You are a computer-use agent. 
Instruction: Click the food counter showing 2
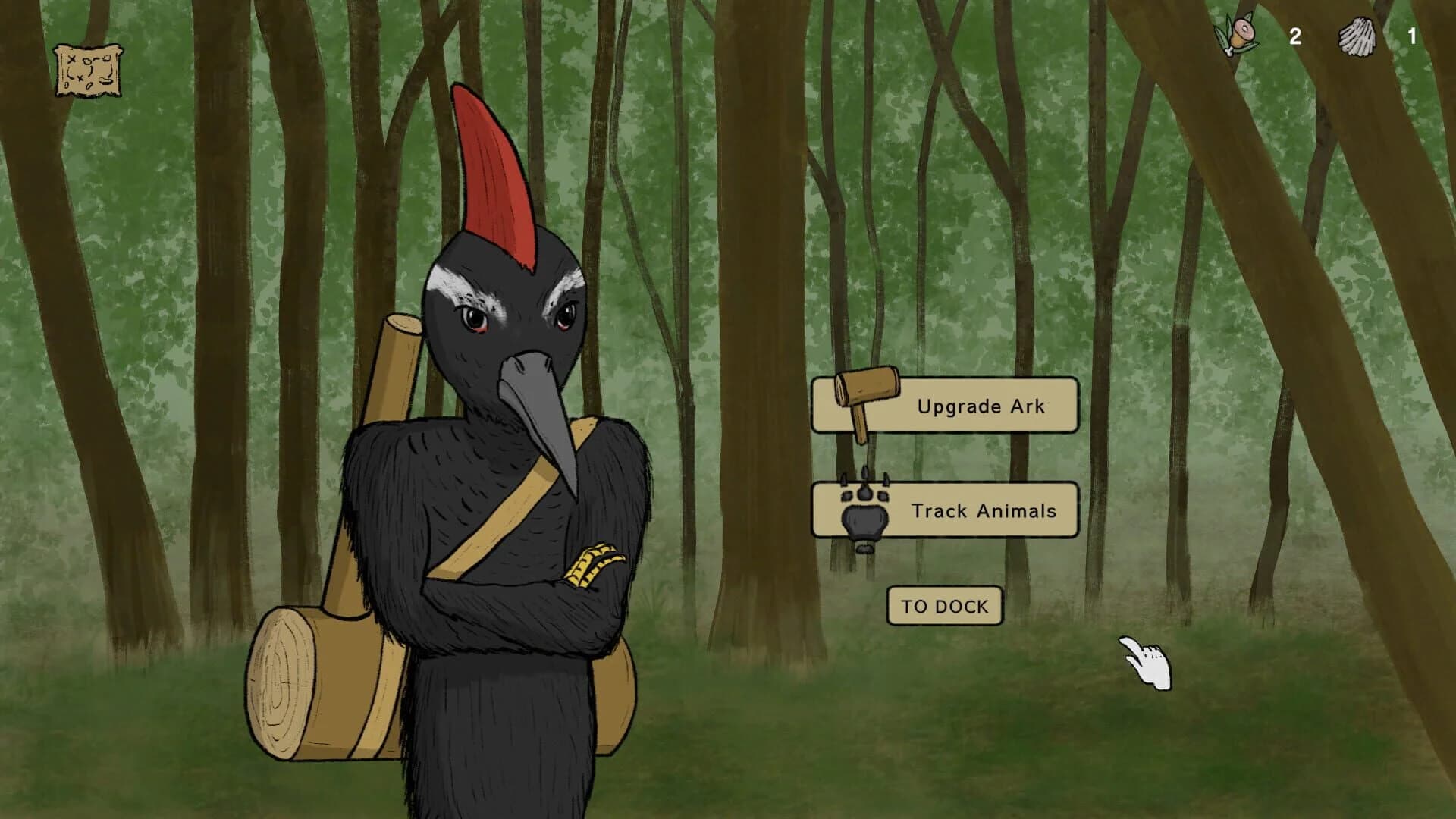[x=1295, y=36]
